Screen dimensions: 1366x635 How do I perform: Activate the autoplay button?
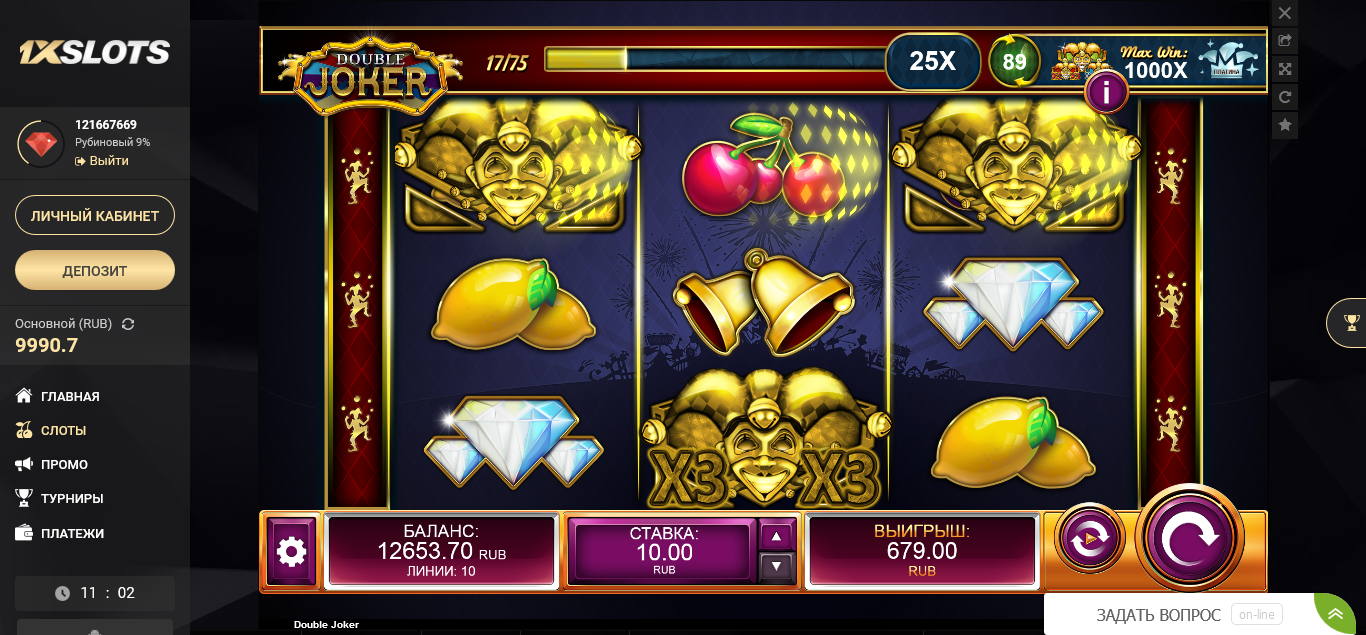(1088, 539)
